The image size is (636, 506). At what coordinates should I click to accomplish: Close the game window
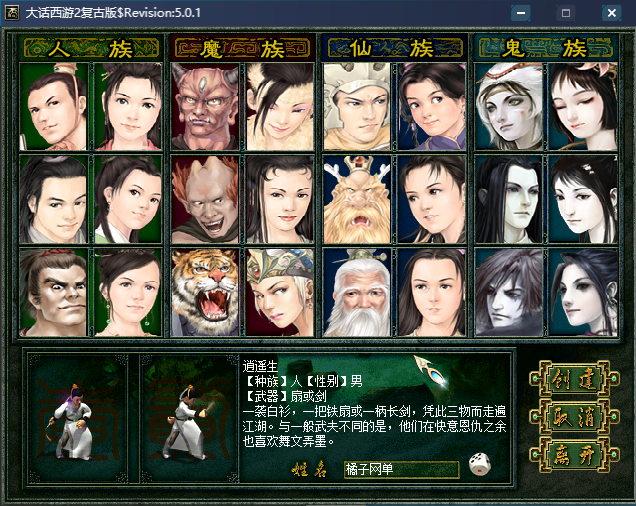pos(611,13)
